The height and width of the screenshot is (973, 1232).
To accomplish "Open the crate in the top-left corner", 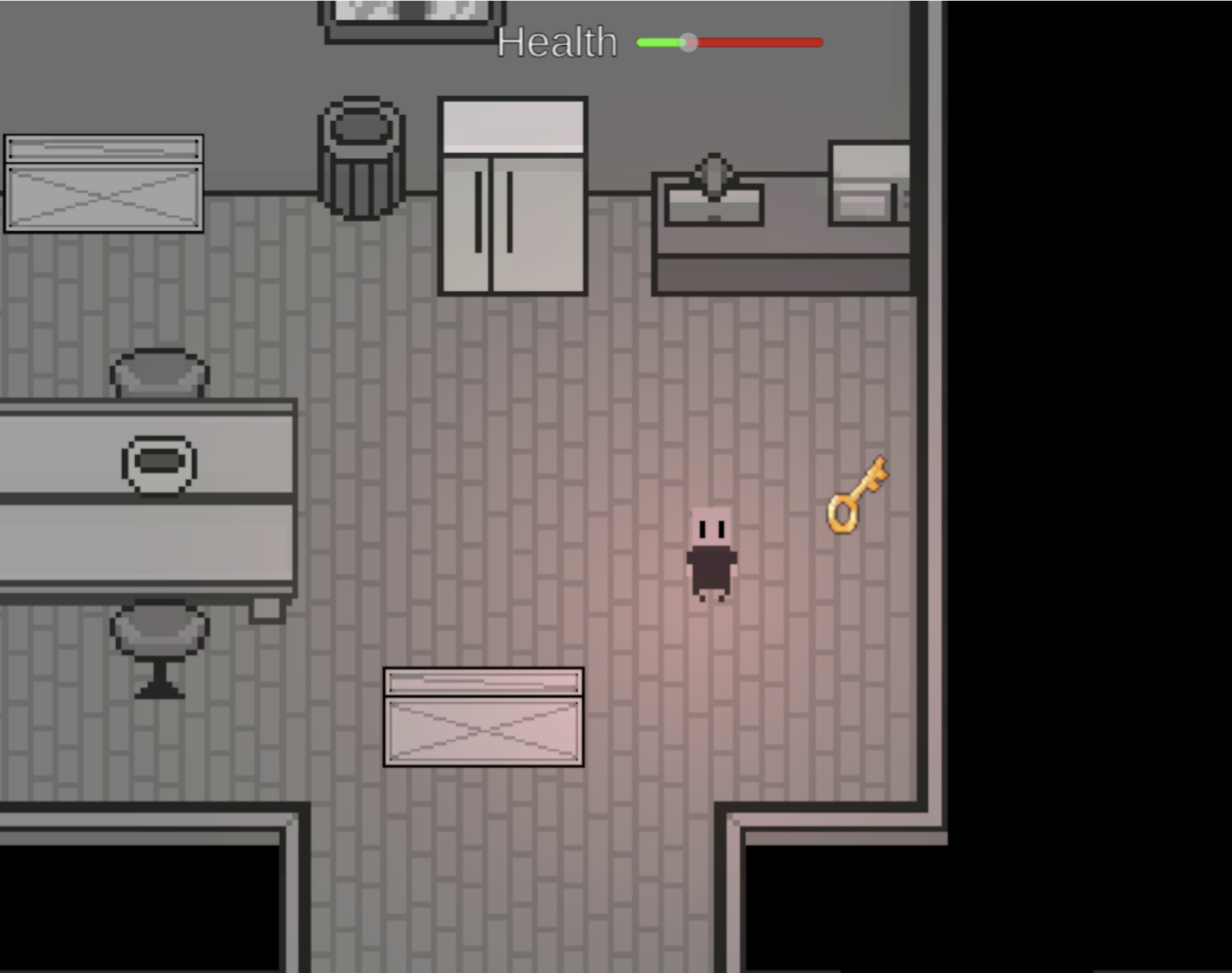I will [x=103, y=183].
